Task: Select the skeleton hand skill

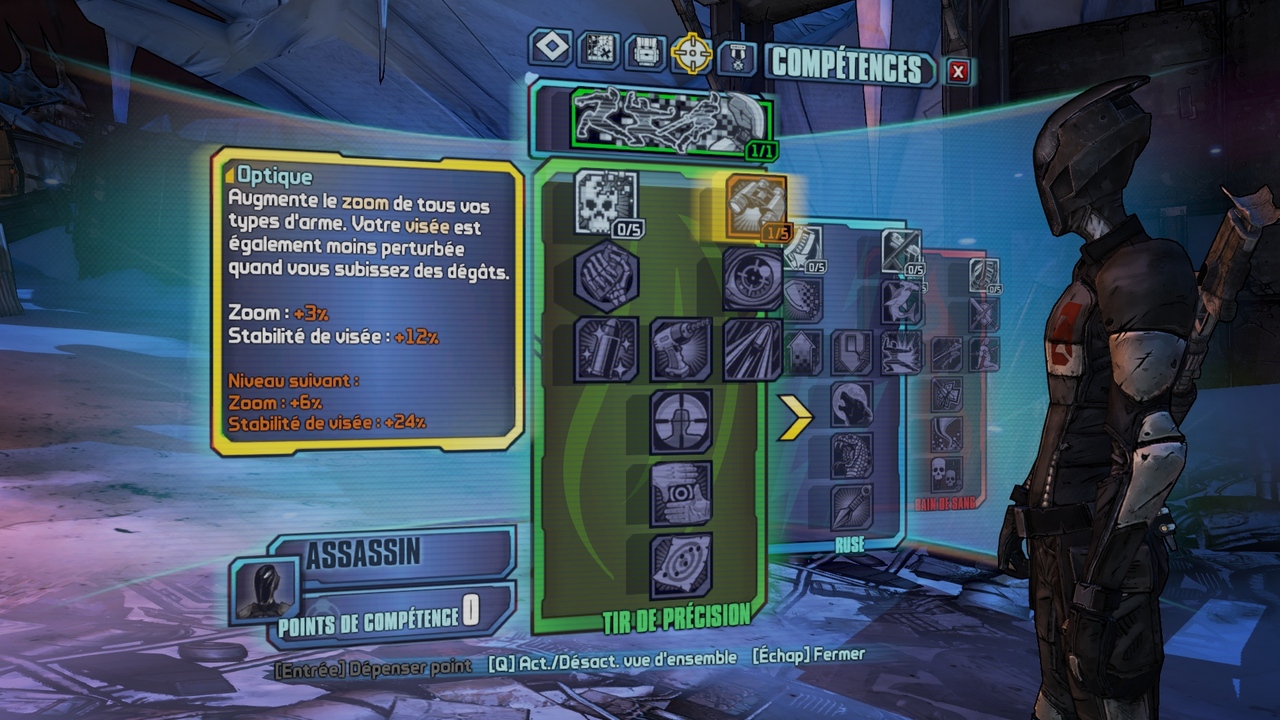Action: [607, 275]
